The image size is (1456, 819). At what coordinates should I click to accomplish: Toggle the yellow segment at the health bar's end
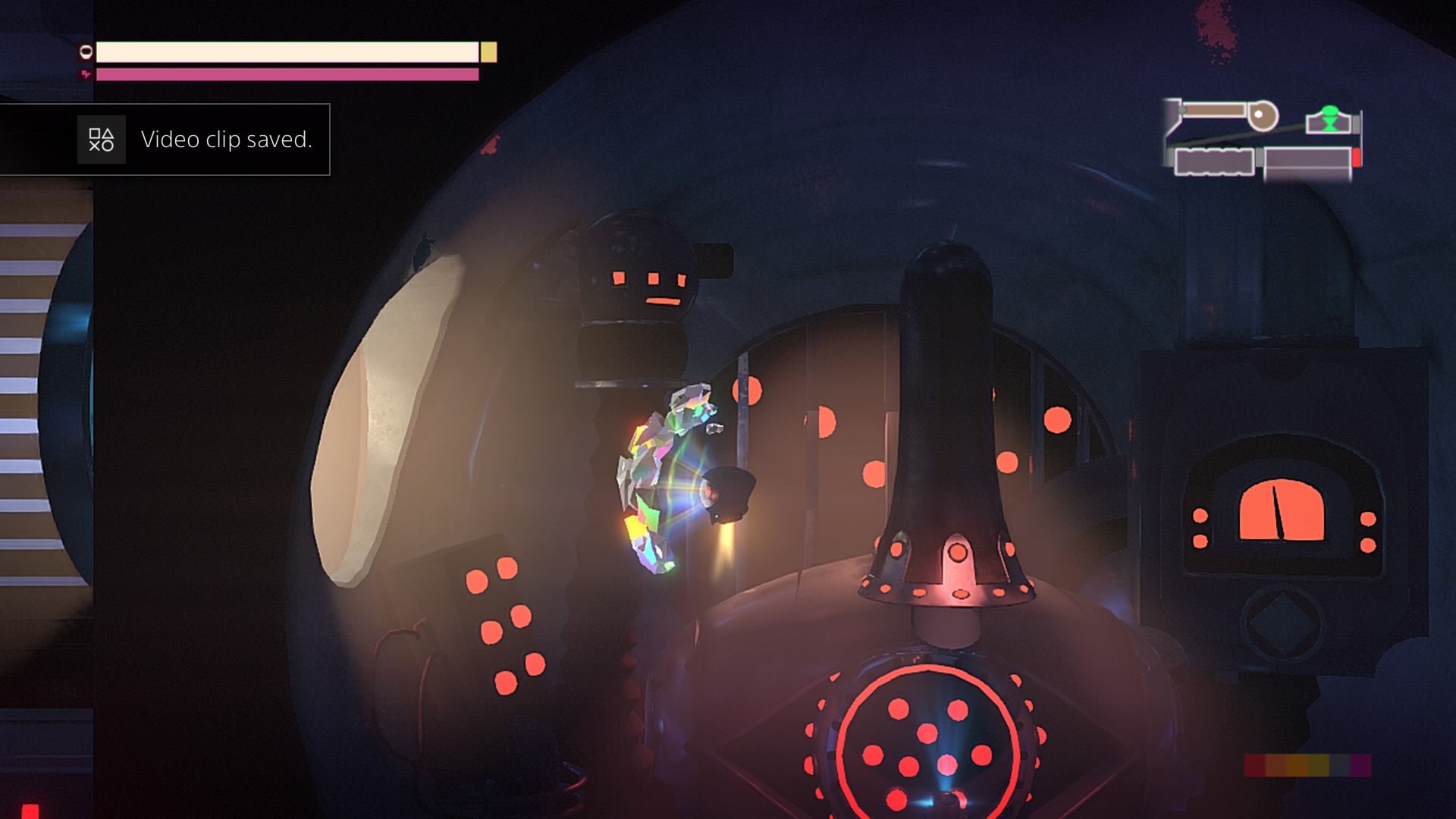click(488, 52)
